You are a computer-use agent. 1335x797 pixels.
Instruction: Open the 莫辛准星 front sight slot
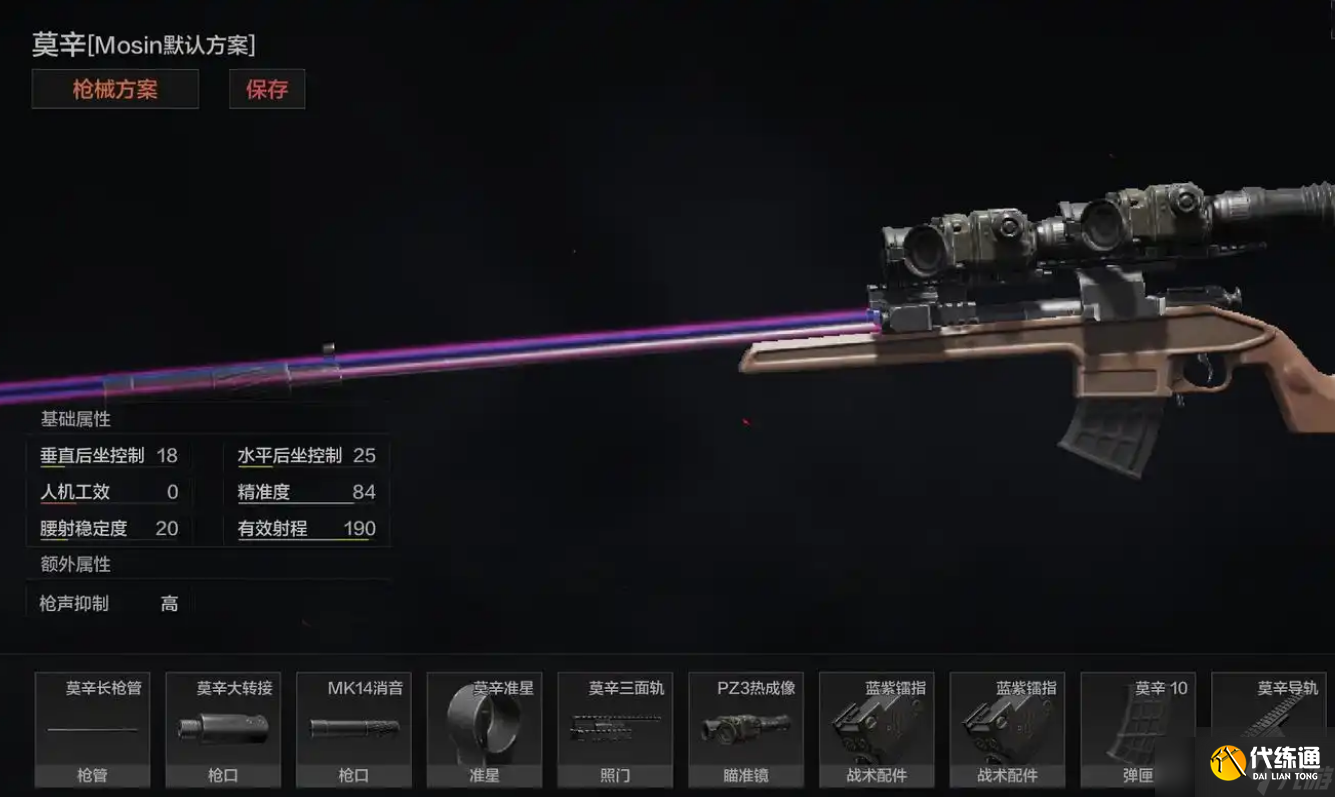pyautogui.click(x=484, y=729)
